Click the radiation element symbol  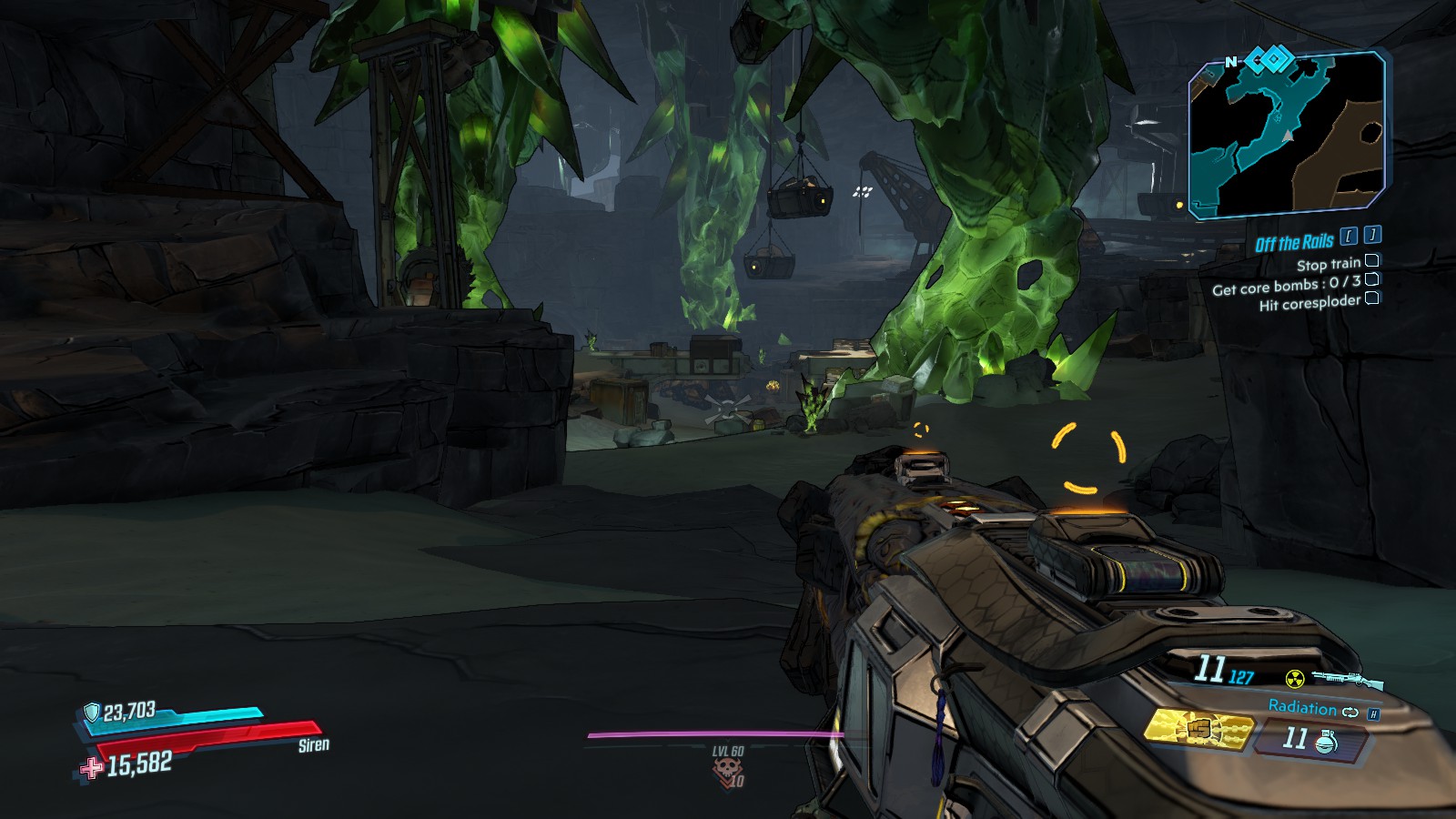point(1294,679)
